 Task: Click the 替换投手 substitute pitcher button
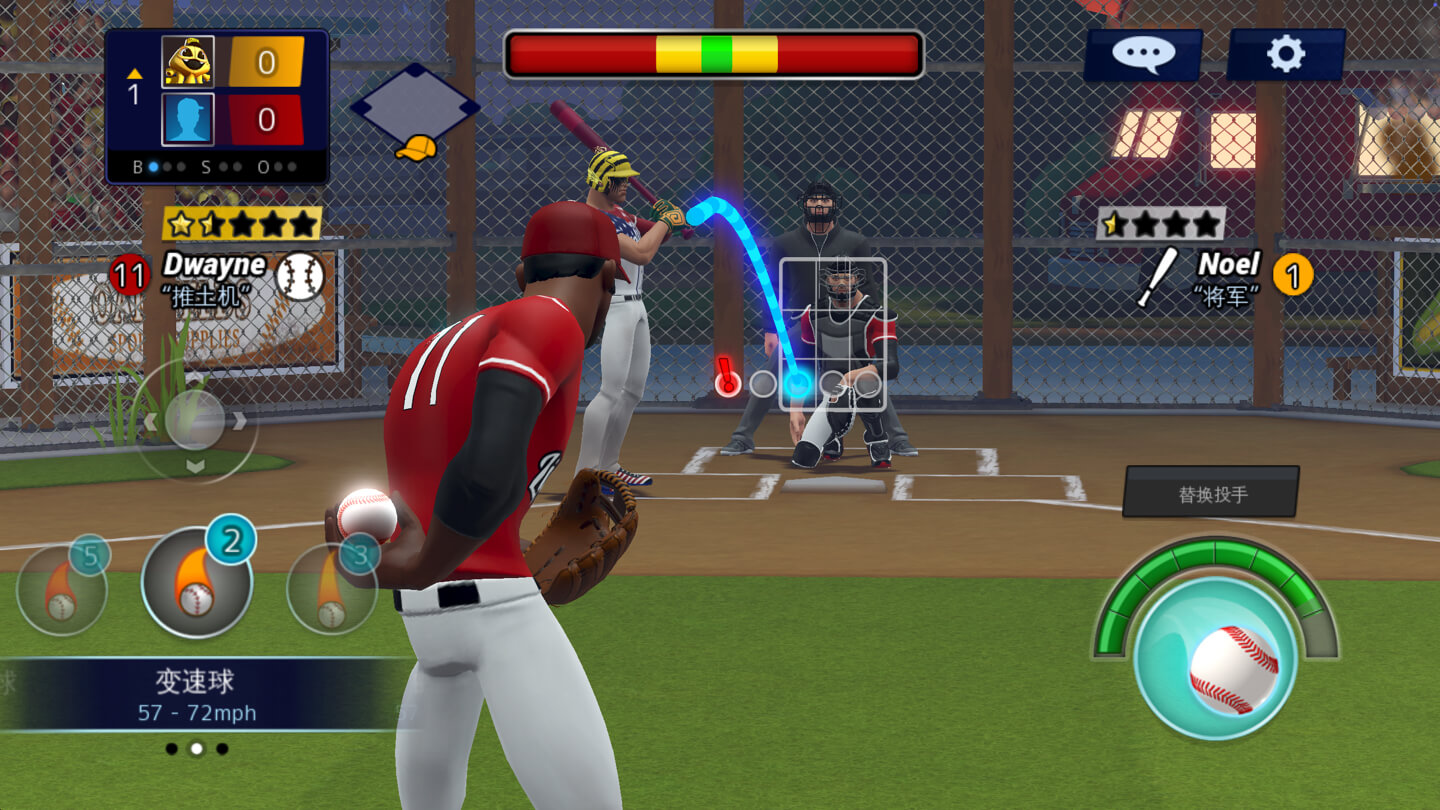tap(1211, 492)
